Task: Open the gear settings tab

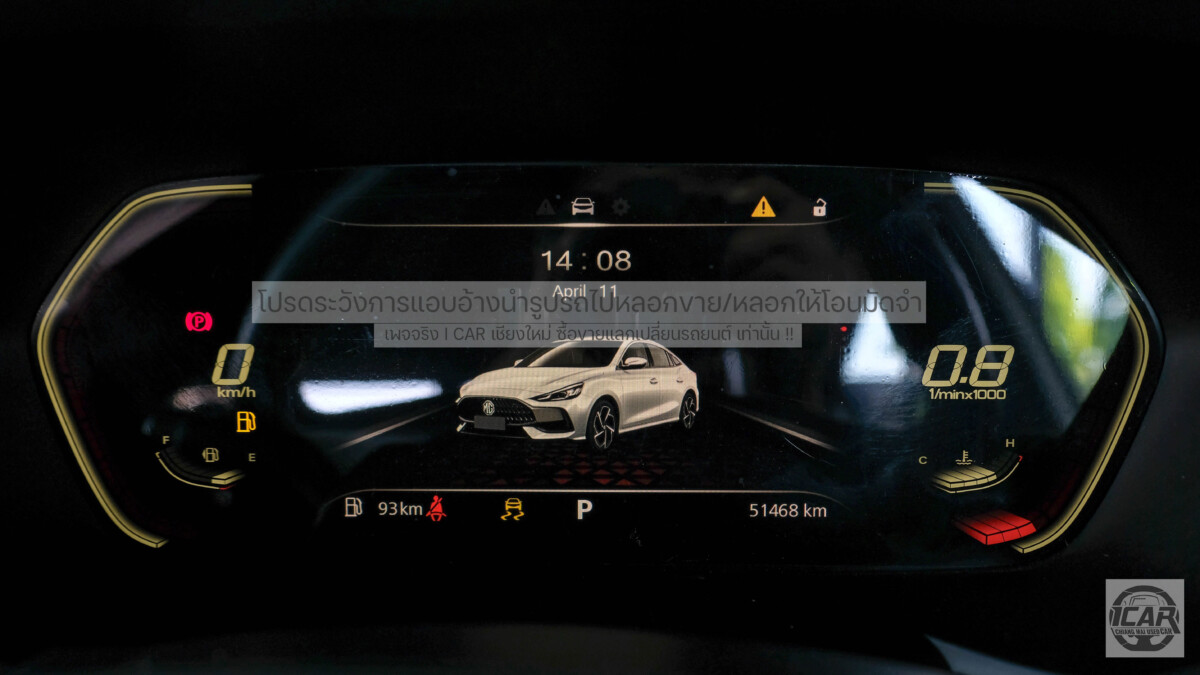Action: pyautogui.click(x=621, y=207)
